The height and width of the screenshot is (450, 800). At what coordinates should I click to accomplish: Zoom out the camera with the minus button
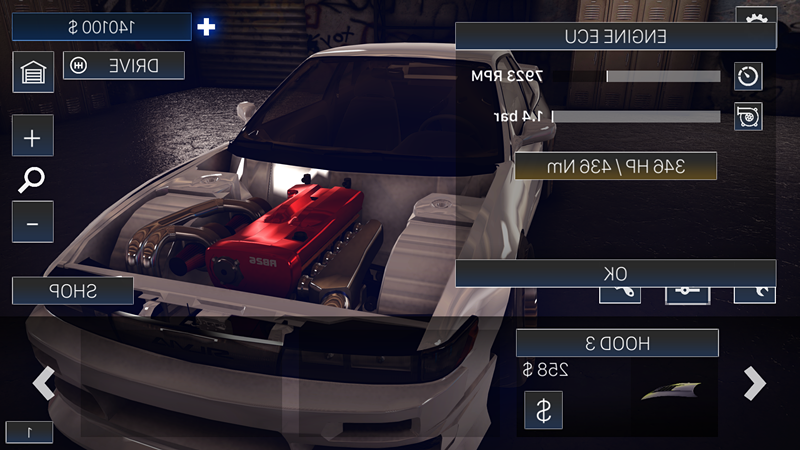click(33, 222)
